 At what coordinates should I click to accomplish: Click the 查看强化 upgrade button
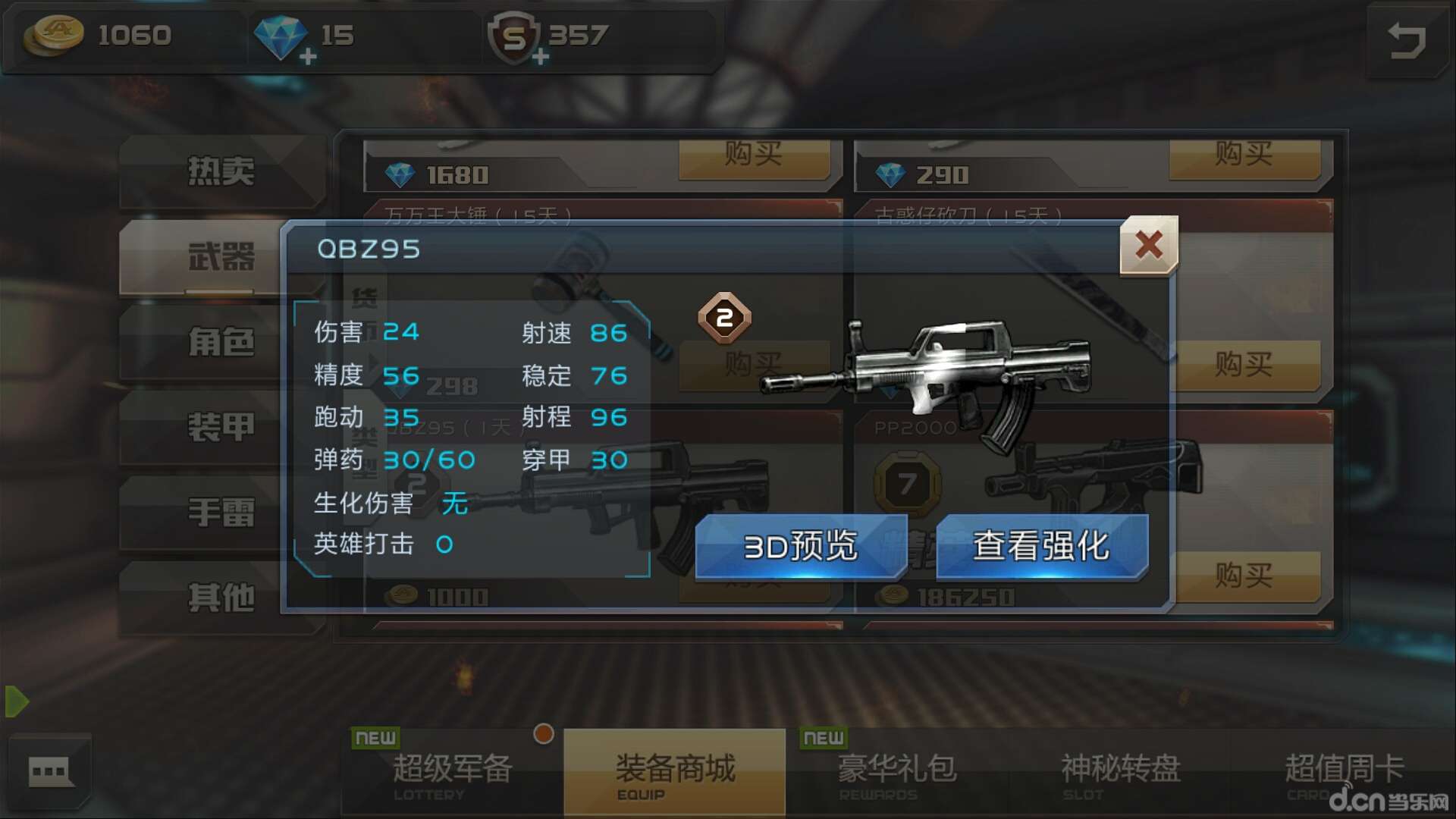[x=1042, y=545]
